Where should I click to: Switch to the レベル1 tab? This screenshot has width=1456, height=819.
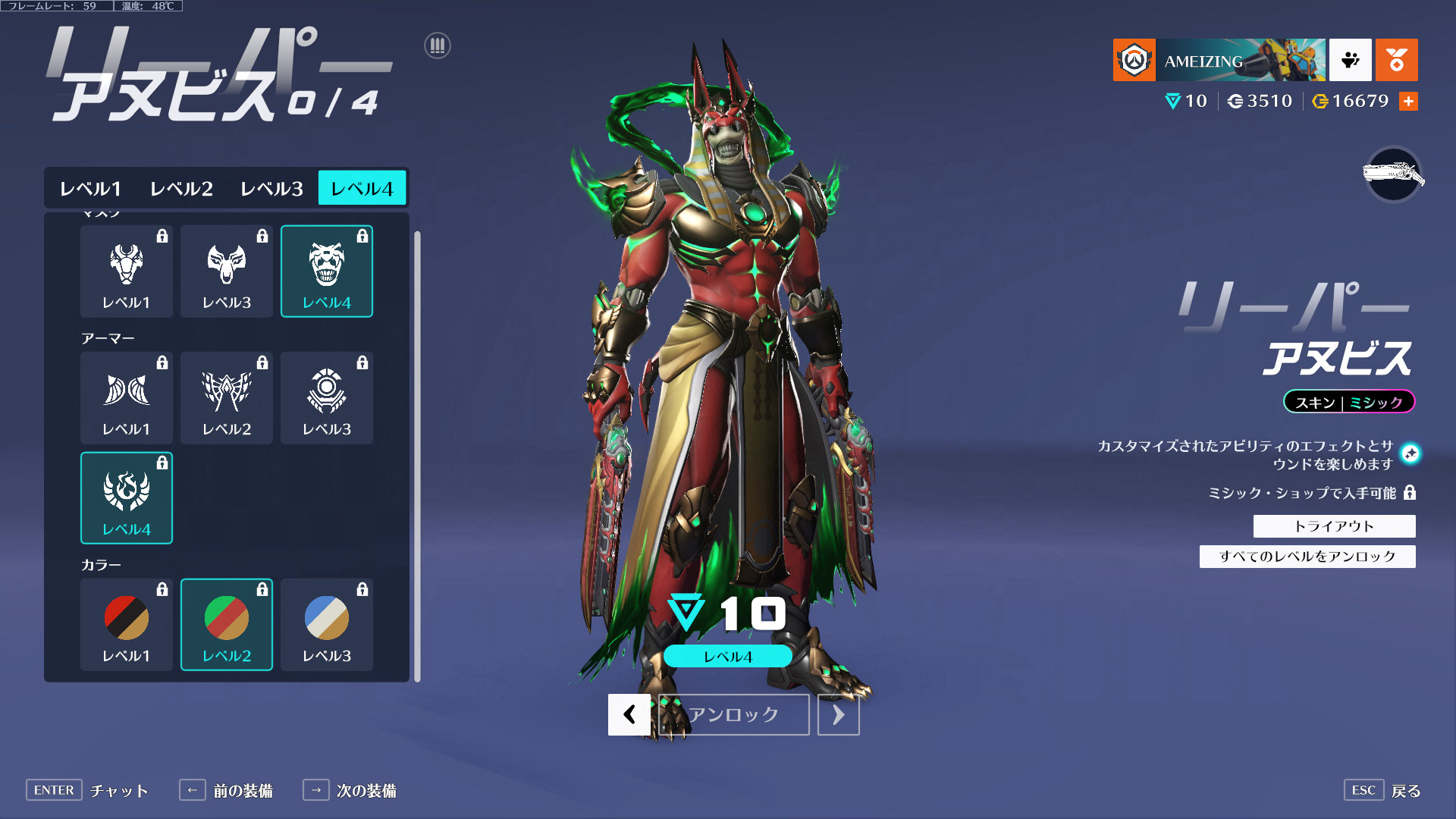tap(90, 188)
